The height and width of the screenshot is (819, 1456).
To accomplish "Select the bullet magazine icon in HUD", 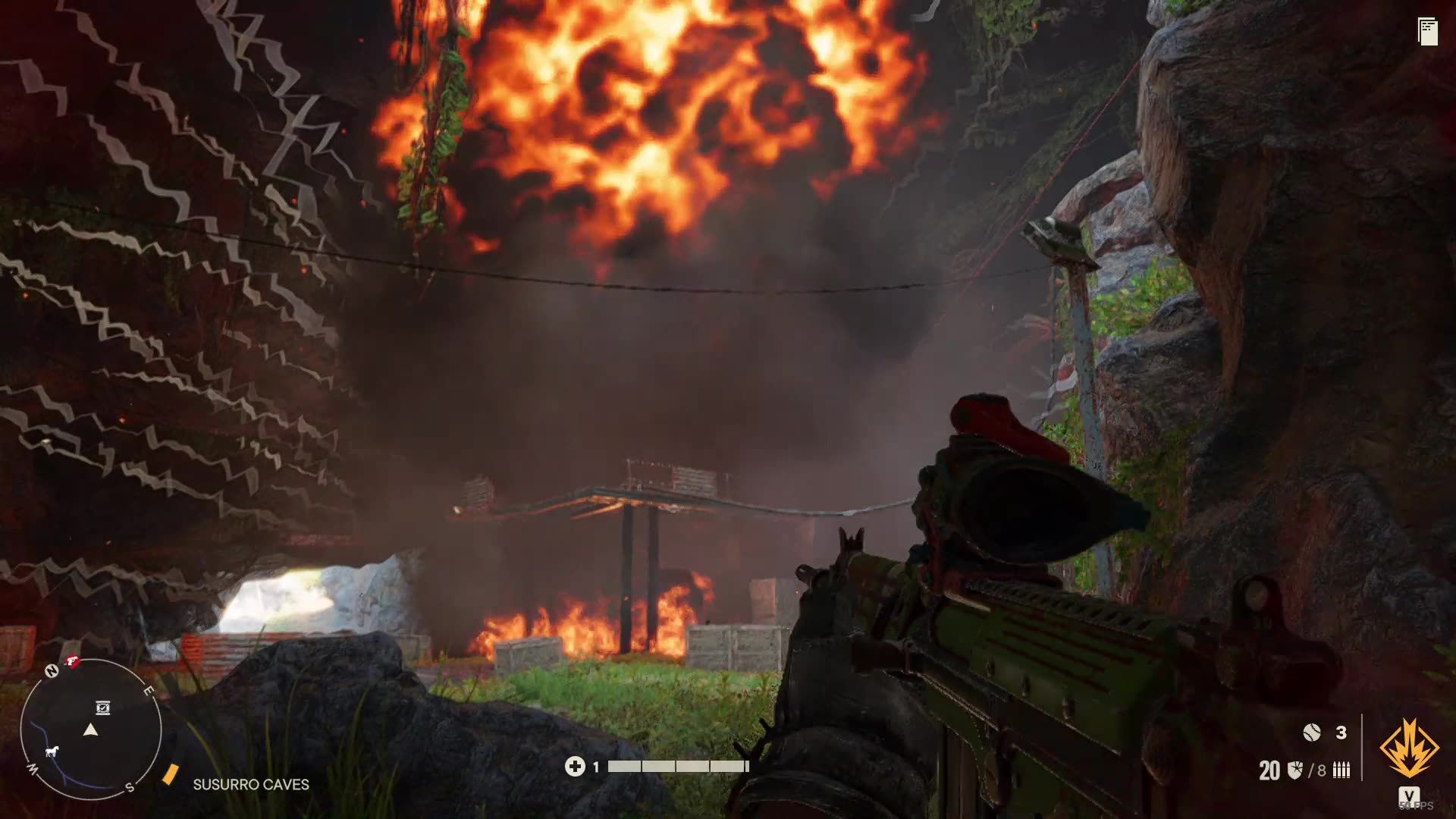I will (1341, 770).
